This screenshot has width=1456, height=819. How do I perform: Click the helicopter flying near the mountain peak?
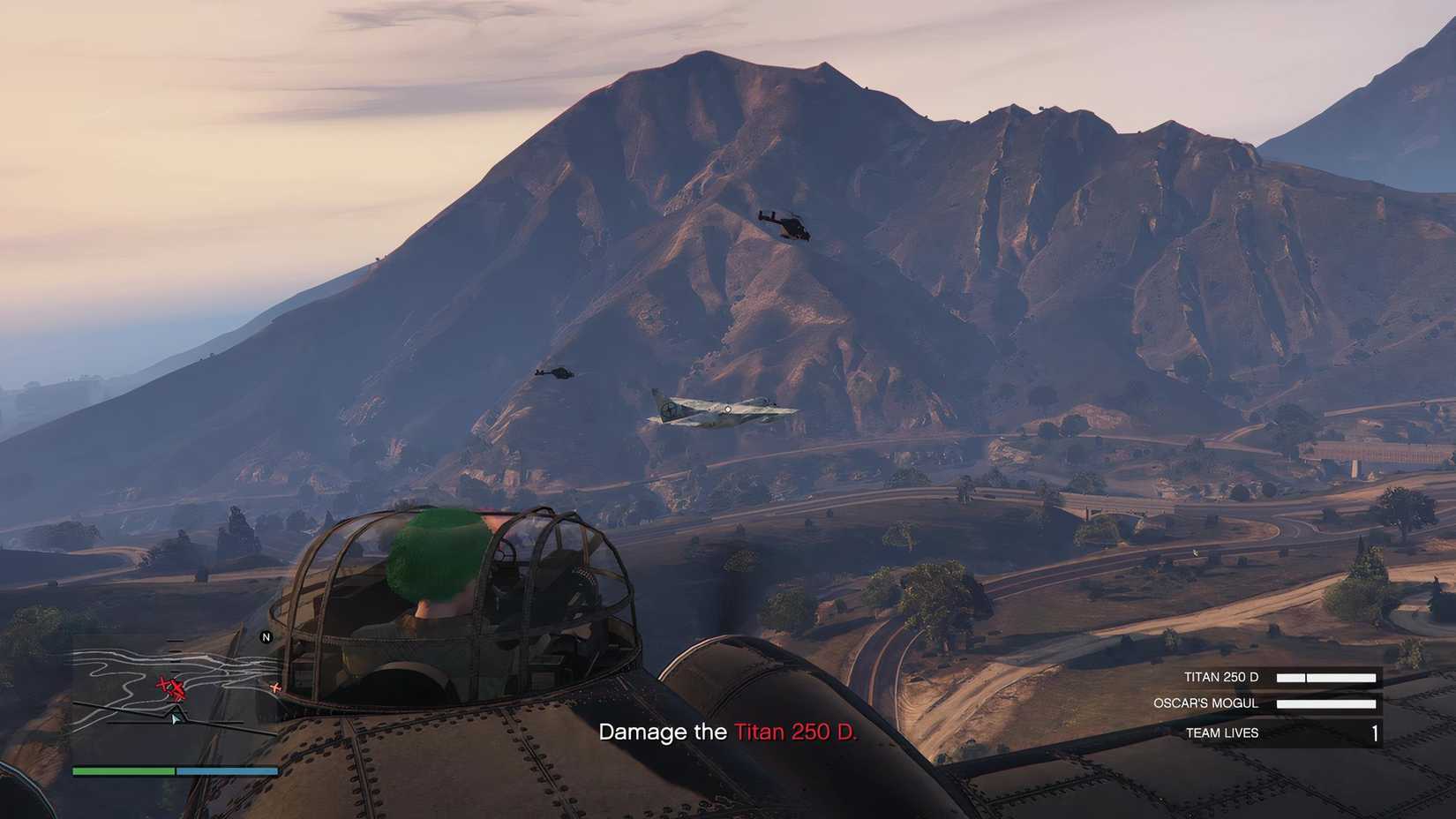point(790,225)
